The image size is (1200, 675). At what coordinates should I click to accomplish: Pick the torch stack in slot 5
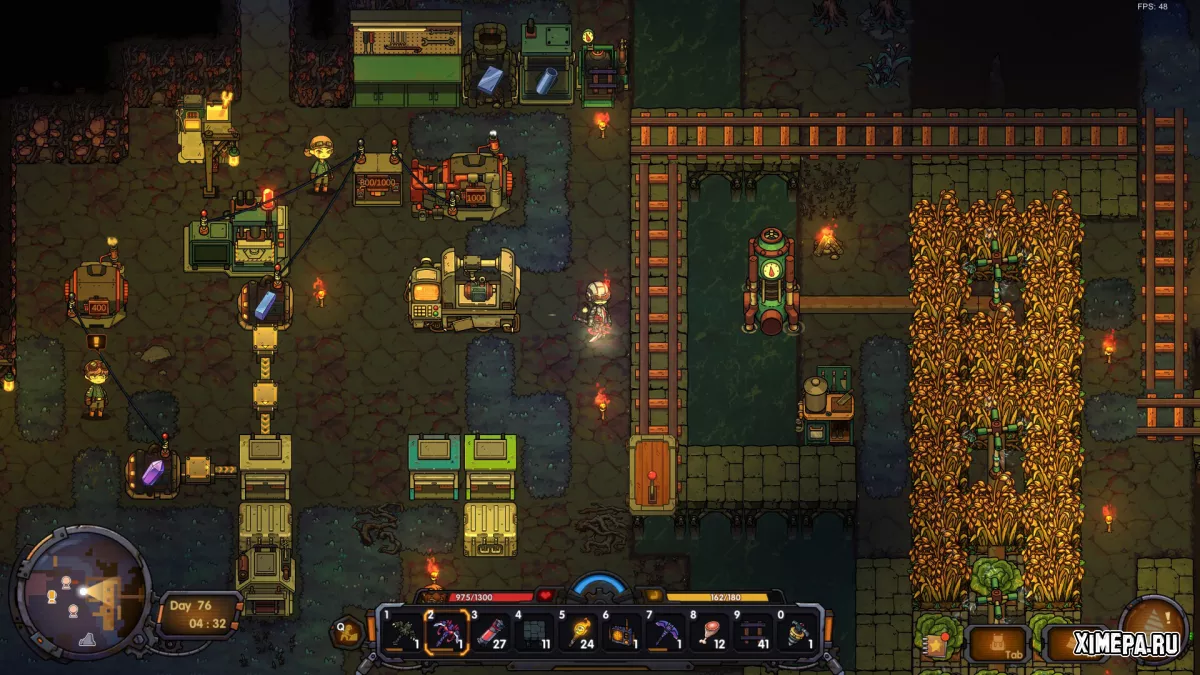tap(578, 633)
